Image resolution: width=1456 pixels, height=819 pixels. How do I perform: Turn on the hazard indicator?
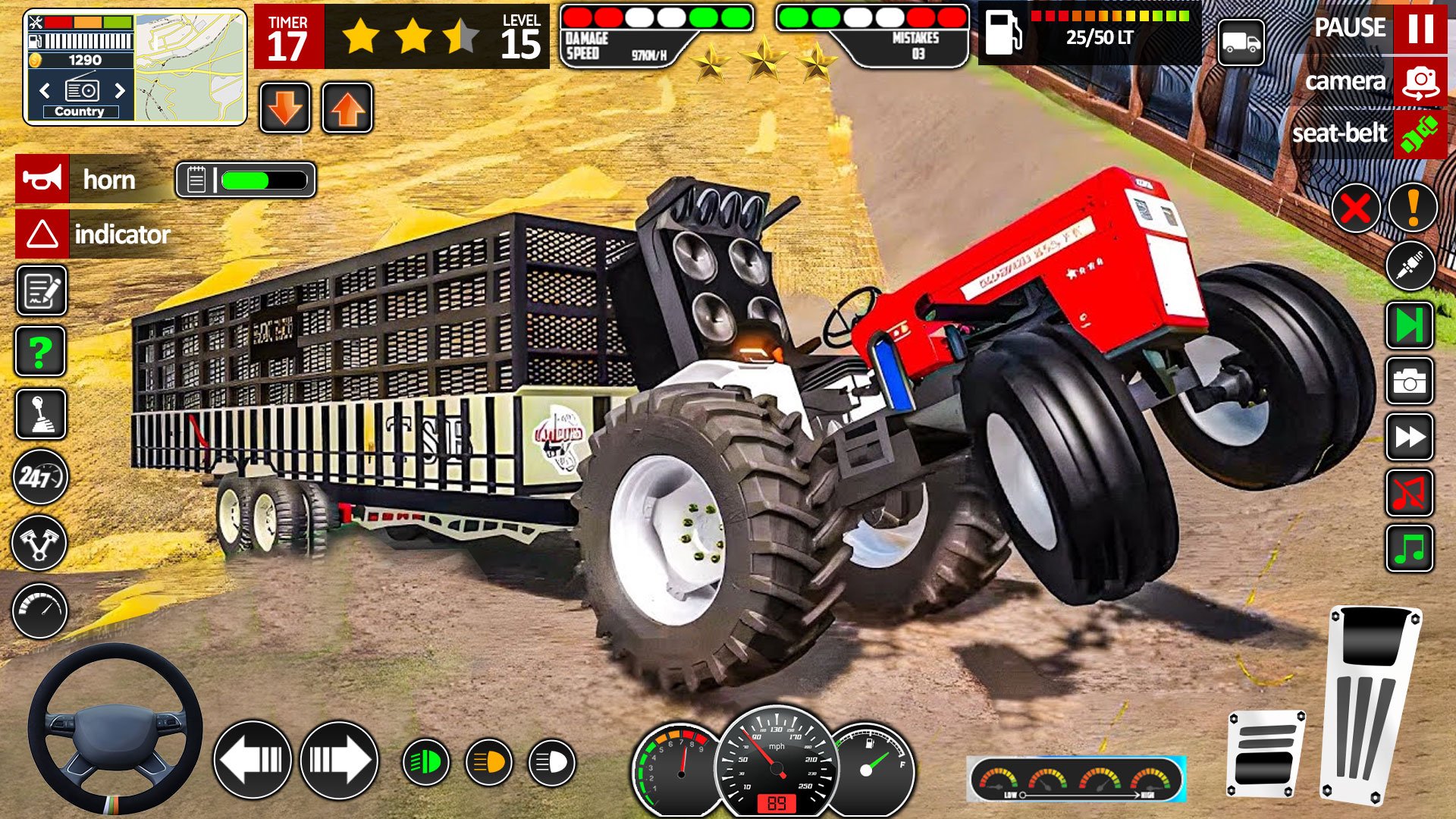pos(42,234)
